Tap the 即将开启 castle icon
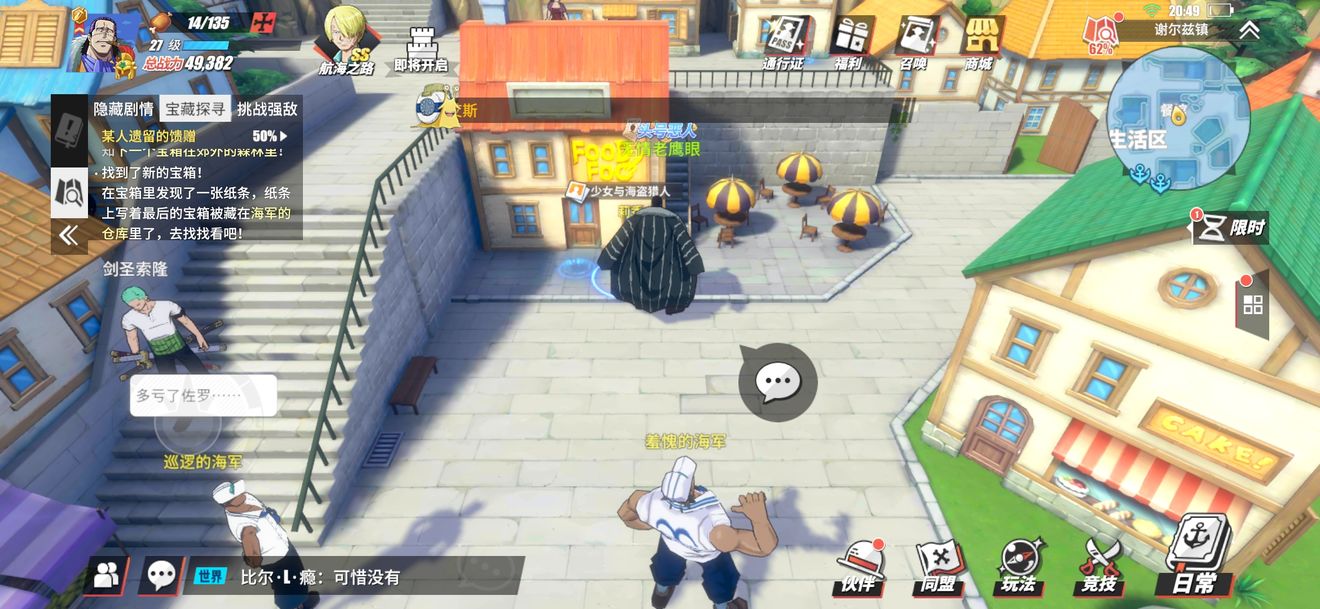Viewport: 1320px width, 609px height. pos(421,45)
